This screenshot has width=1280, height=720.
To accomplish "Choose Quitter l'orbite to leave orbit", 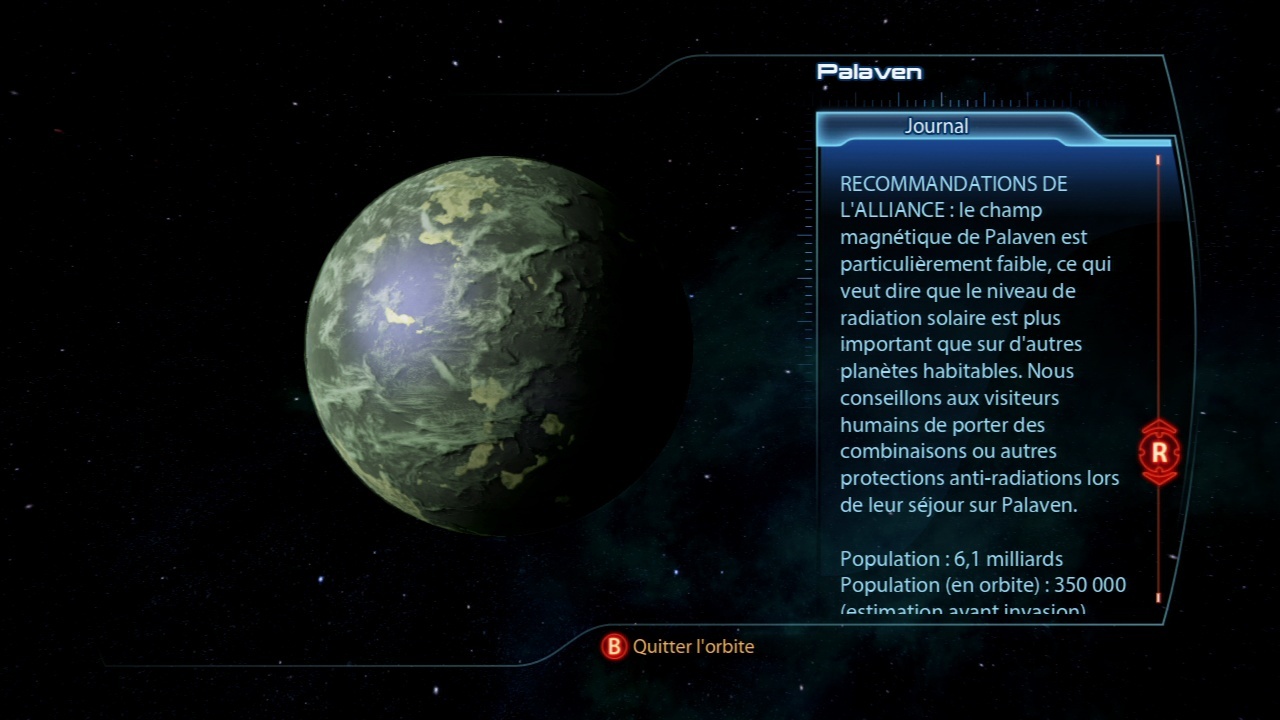I will click(x=680, y=647).
